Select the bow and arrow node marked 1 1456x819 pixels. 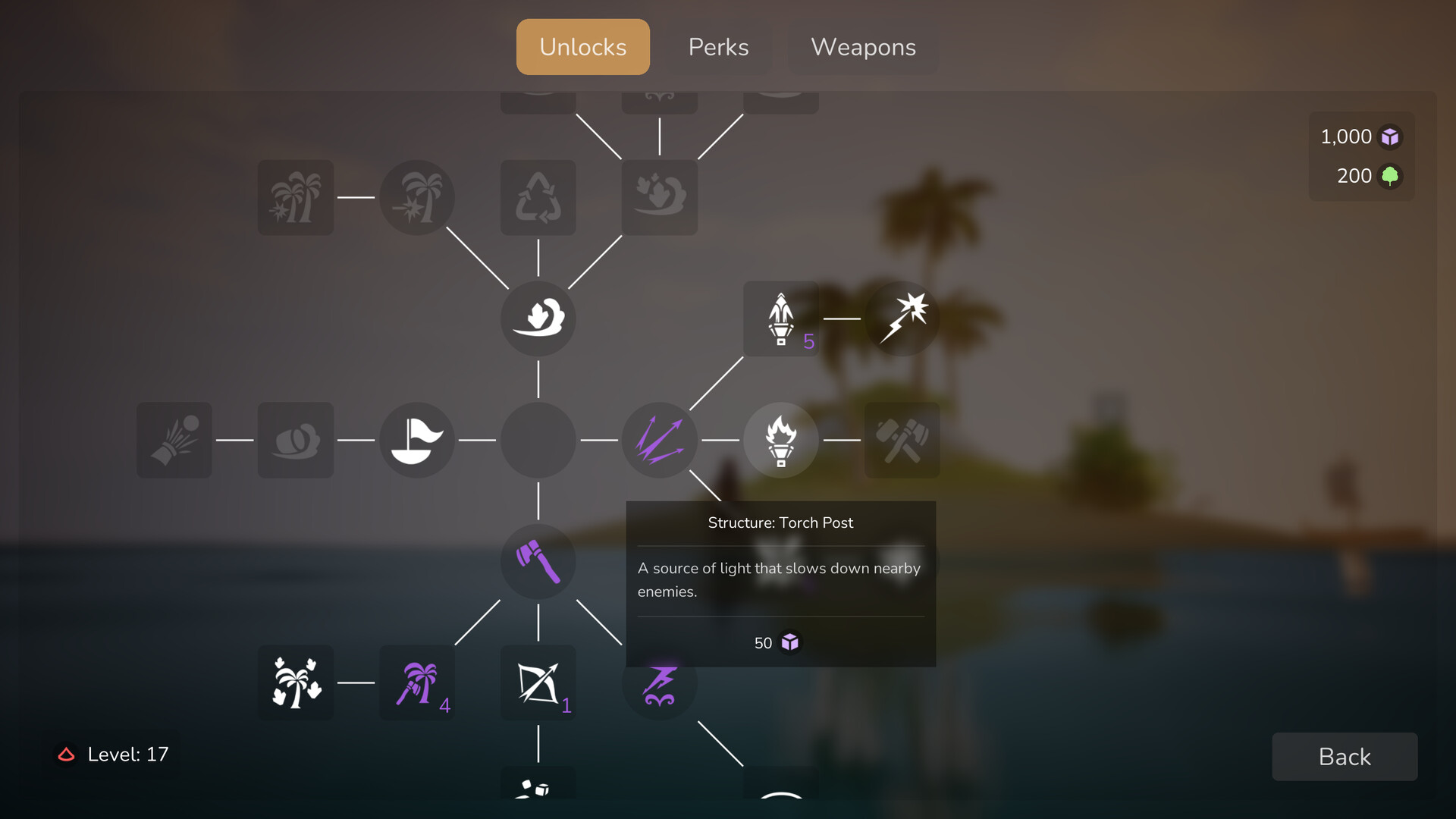[538, 682]
